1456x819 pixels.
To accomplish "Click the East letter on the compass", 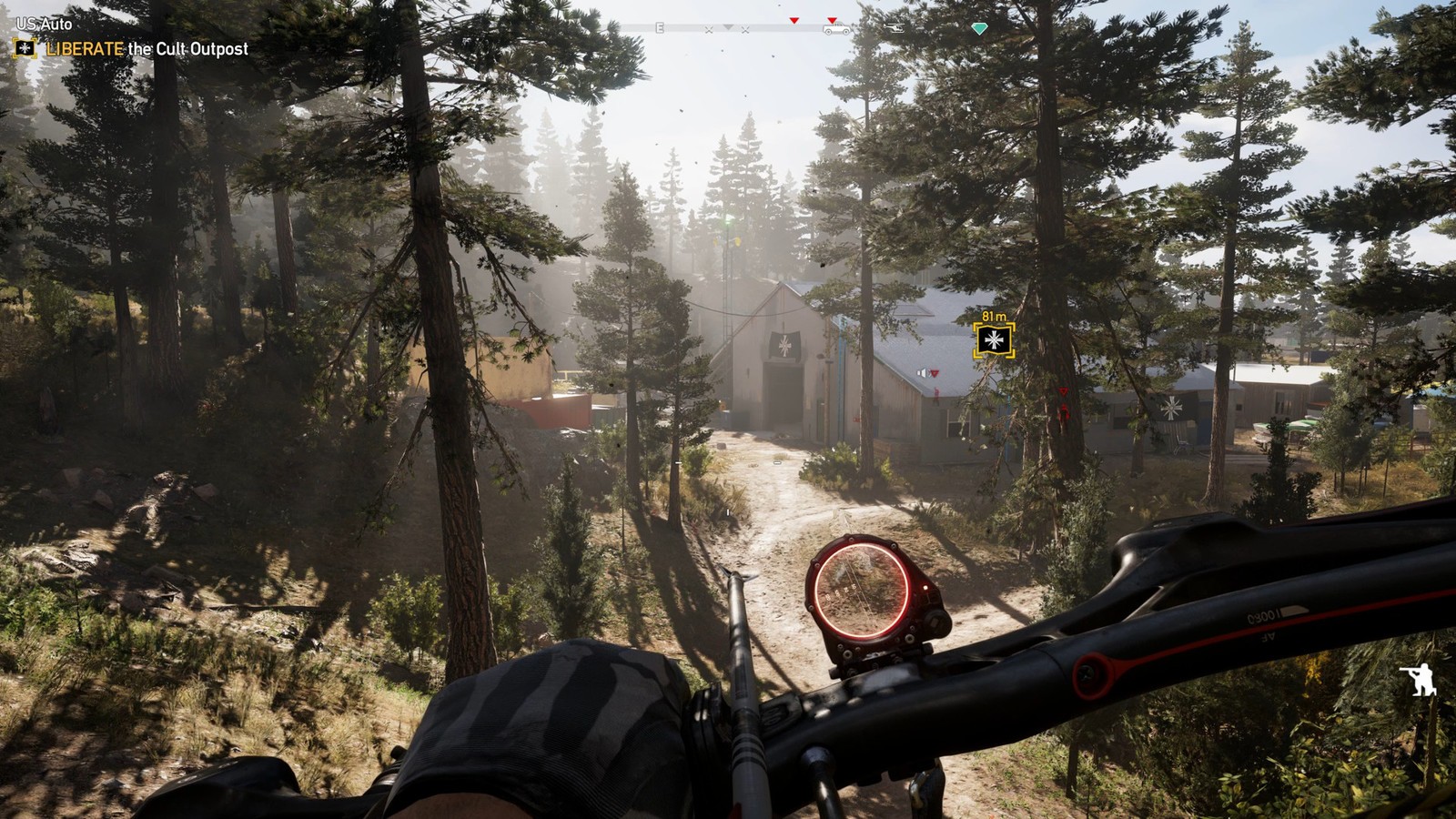I will click(x=660, y=28).
